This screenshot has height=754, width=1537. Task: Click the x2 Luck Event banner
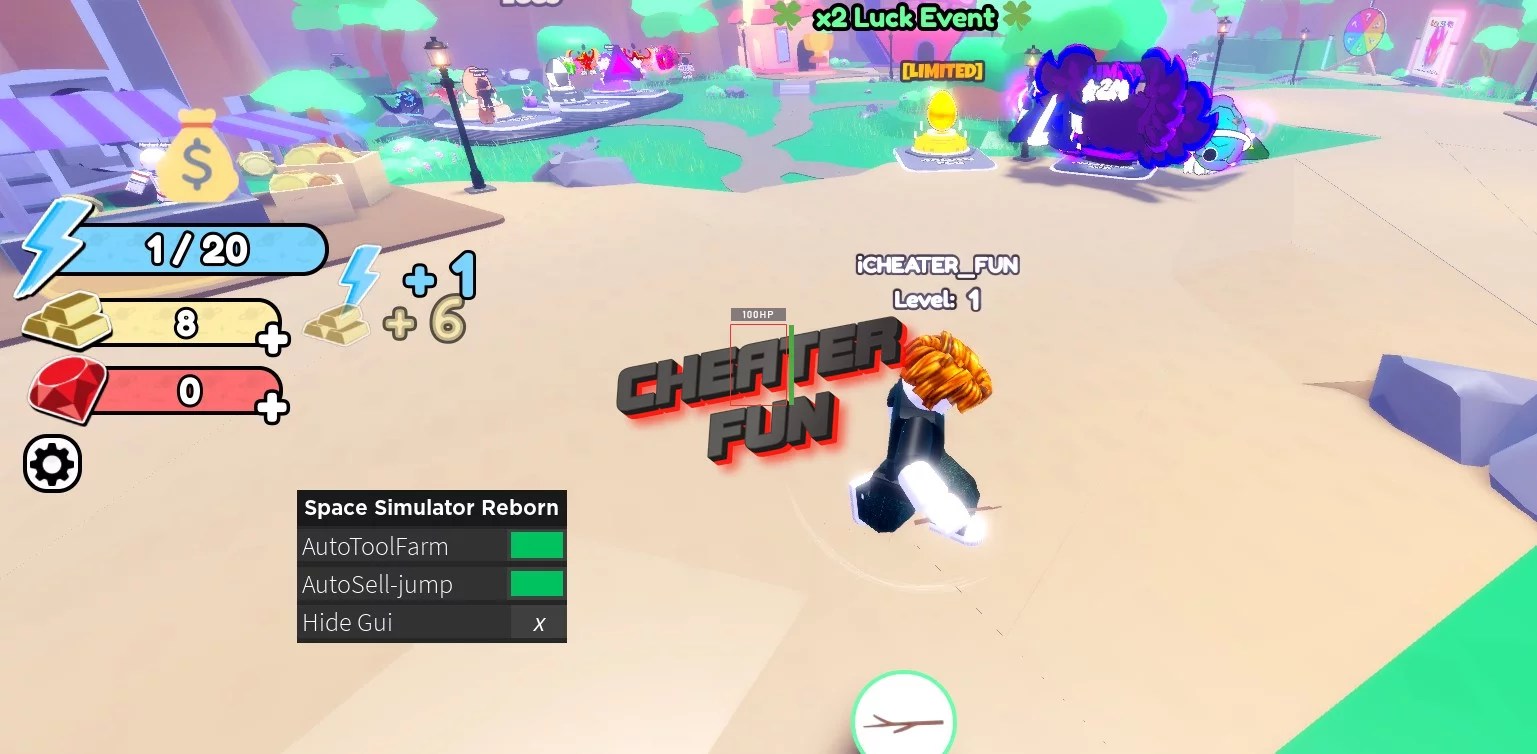(x=903, y=18)
